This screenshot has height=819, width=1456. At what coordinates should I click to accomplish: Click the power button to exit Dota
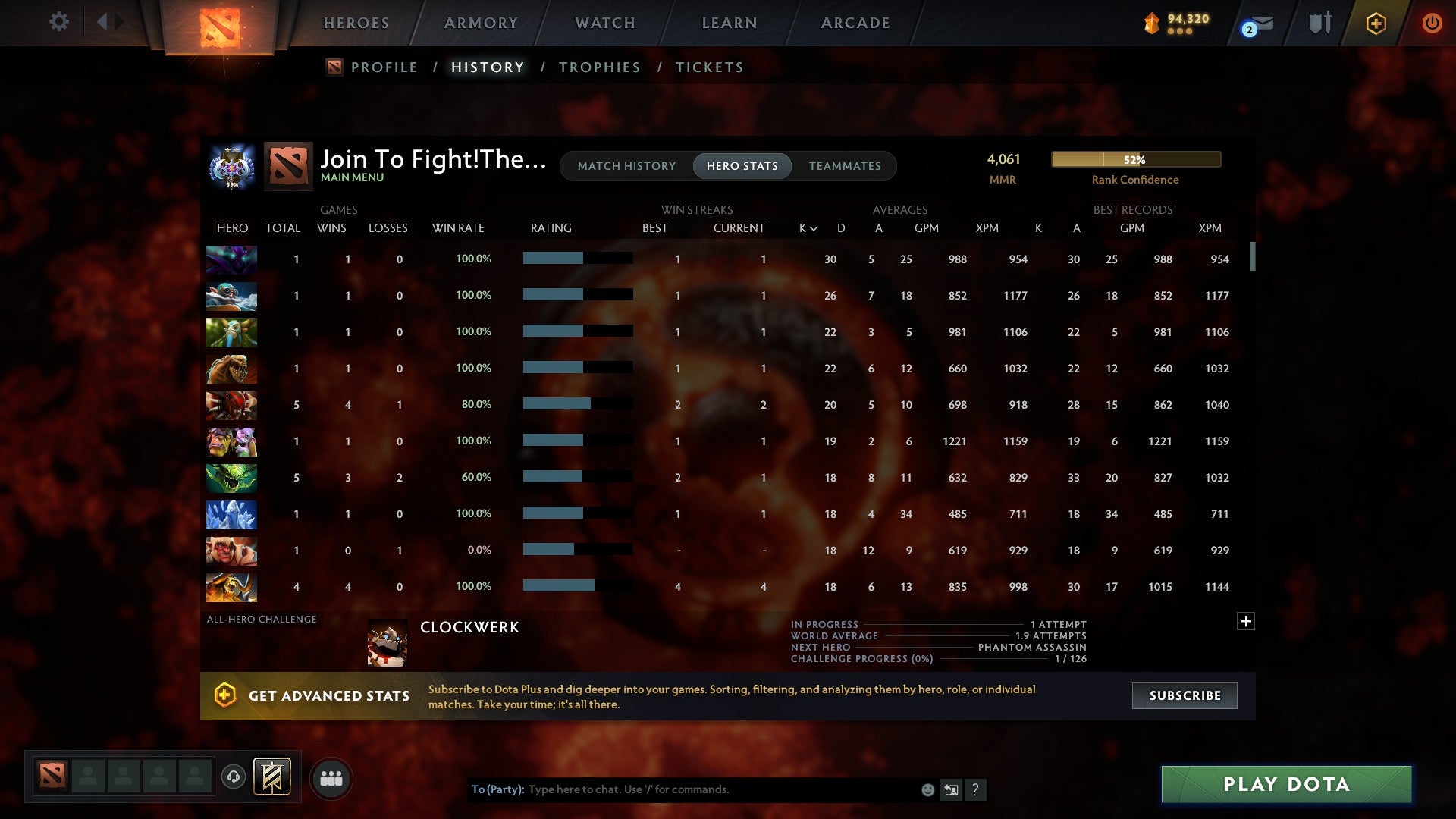coord(1432,23)
